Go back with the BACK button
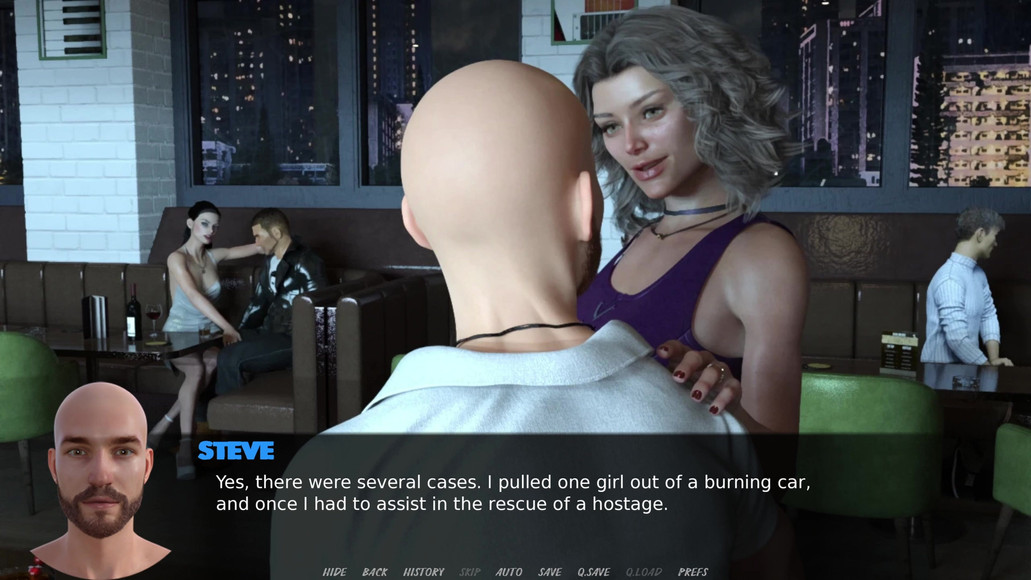 click(375, 572)
